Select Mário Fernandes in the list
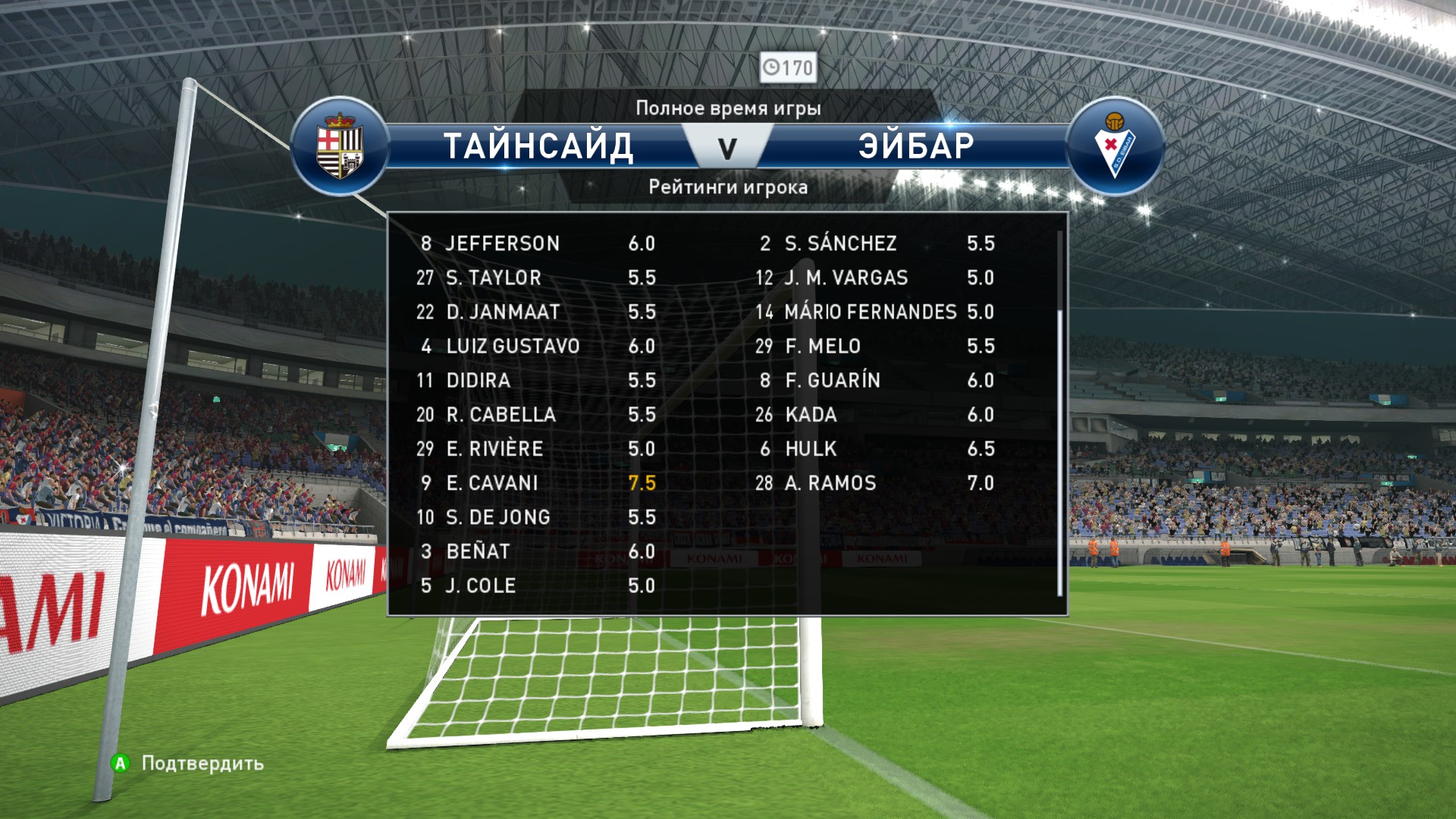Viewport: 1456px width, 819px height. click(x=875, y=312)
